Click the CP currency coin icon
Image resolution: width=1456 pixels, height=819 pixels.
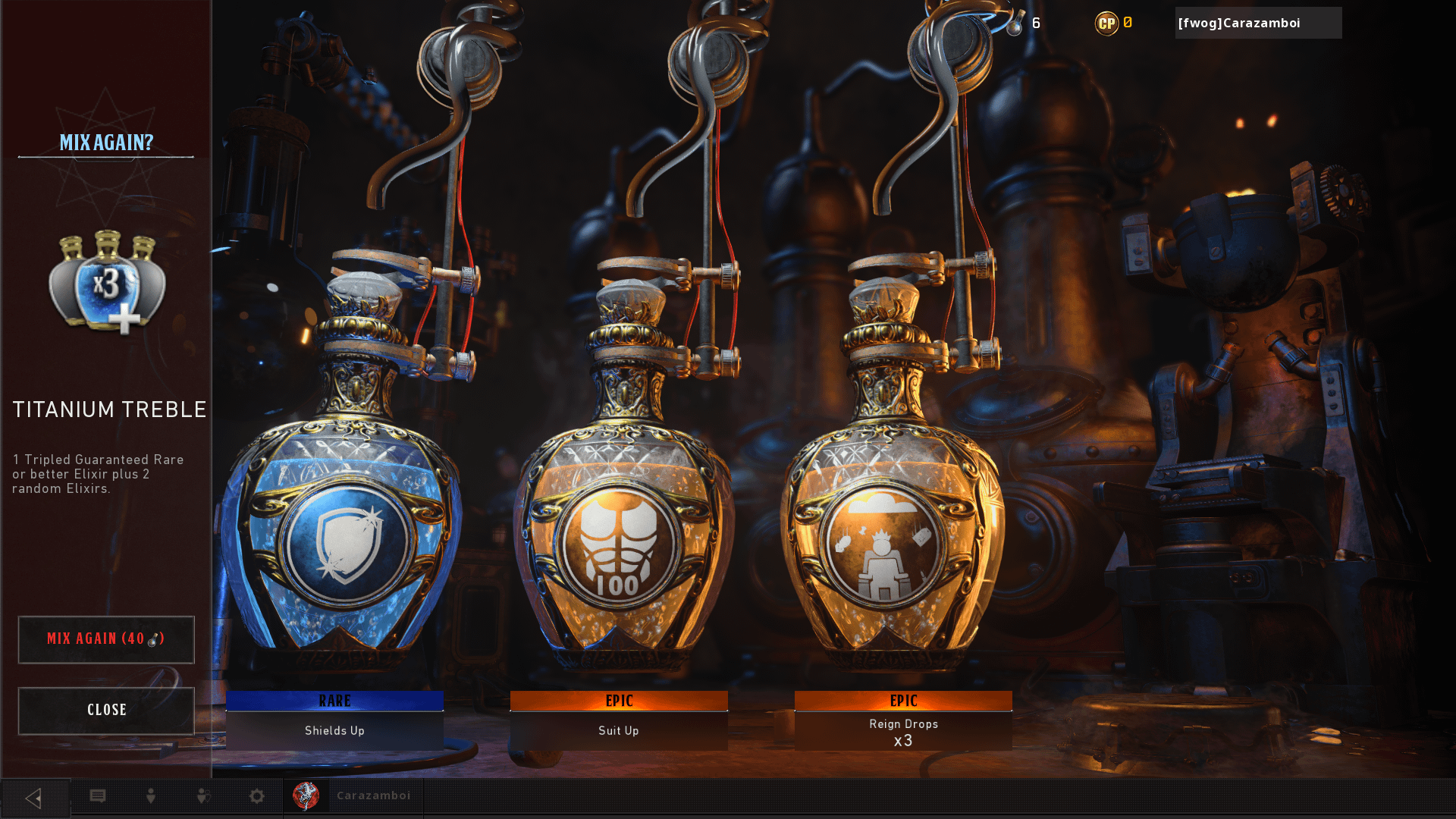click(1106, 24)
